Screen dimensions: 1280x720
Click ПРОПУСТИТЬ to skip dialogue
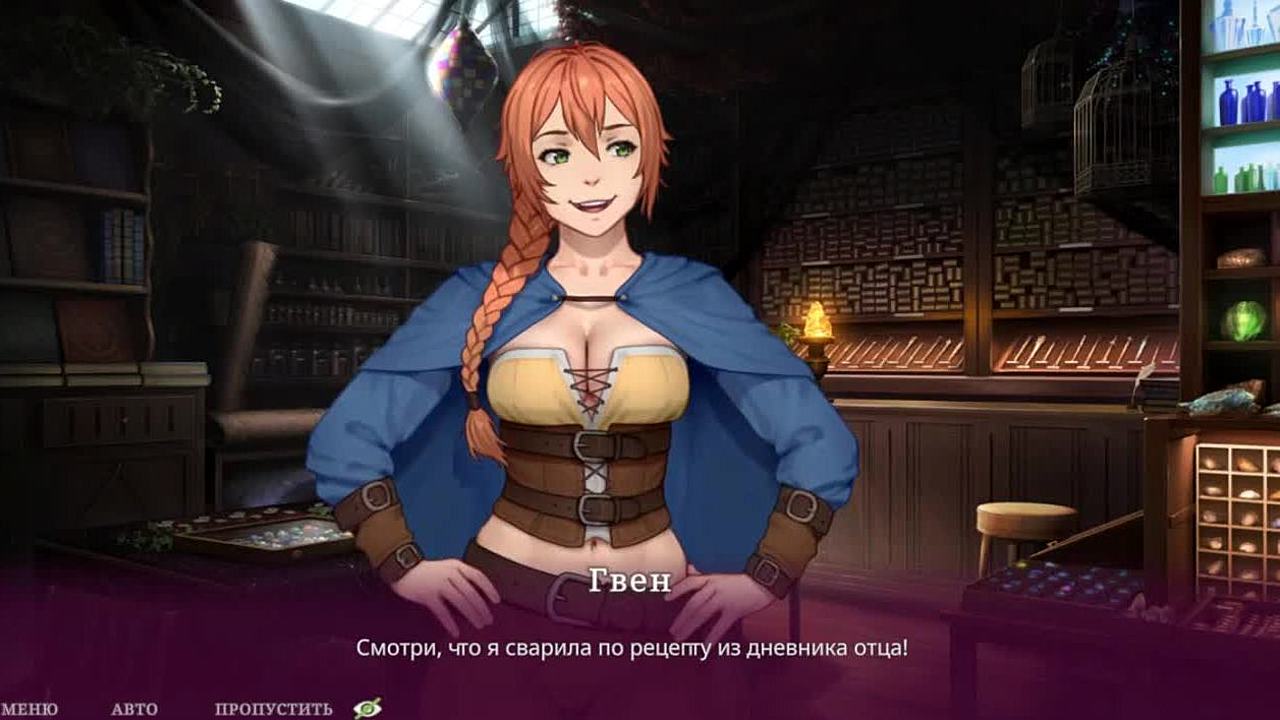coord(273,709)
